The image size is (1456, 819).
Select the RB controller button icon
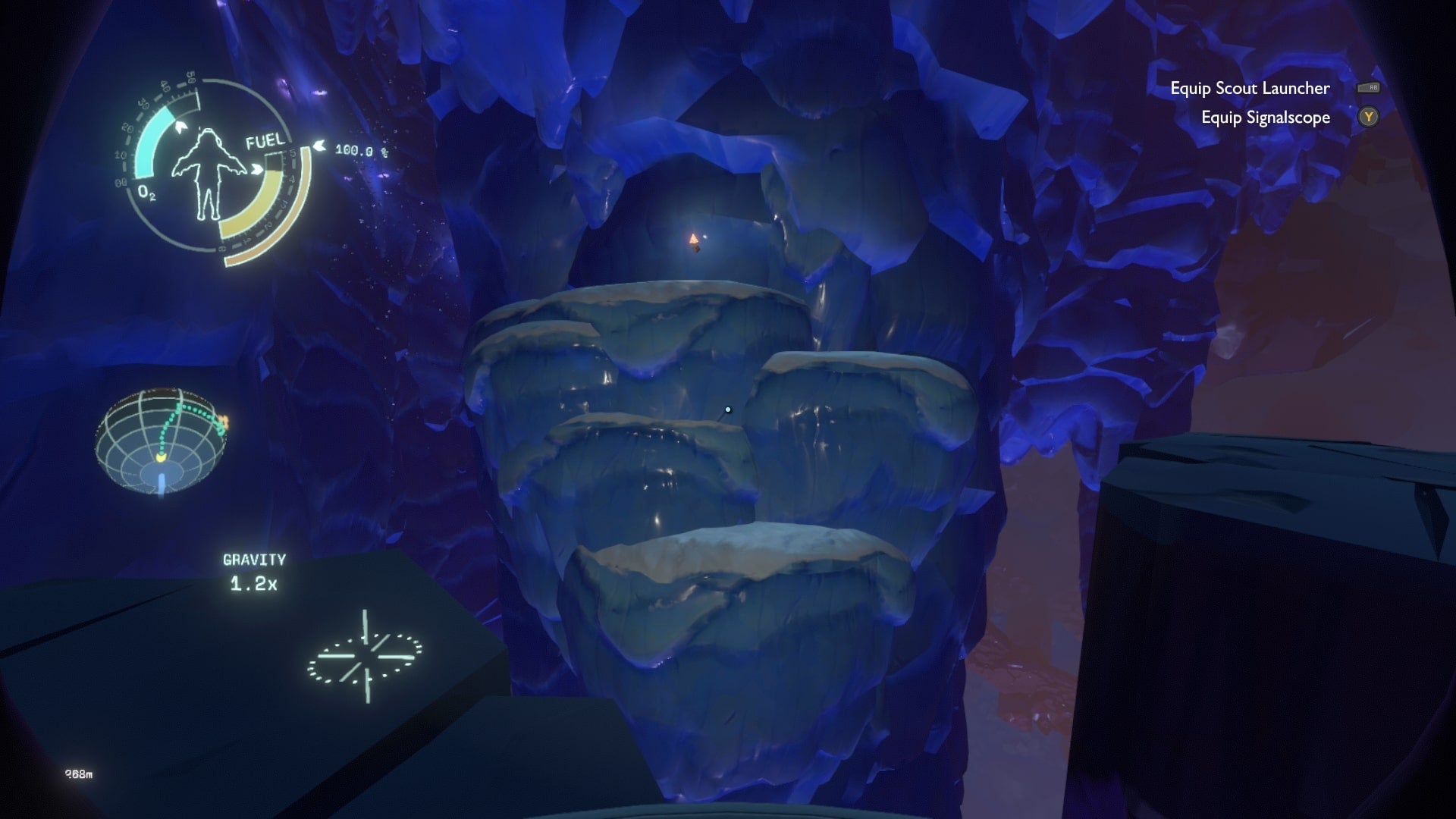1370,89
